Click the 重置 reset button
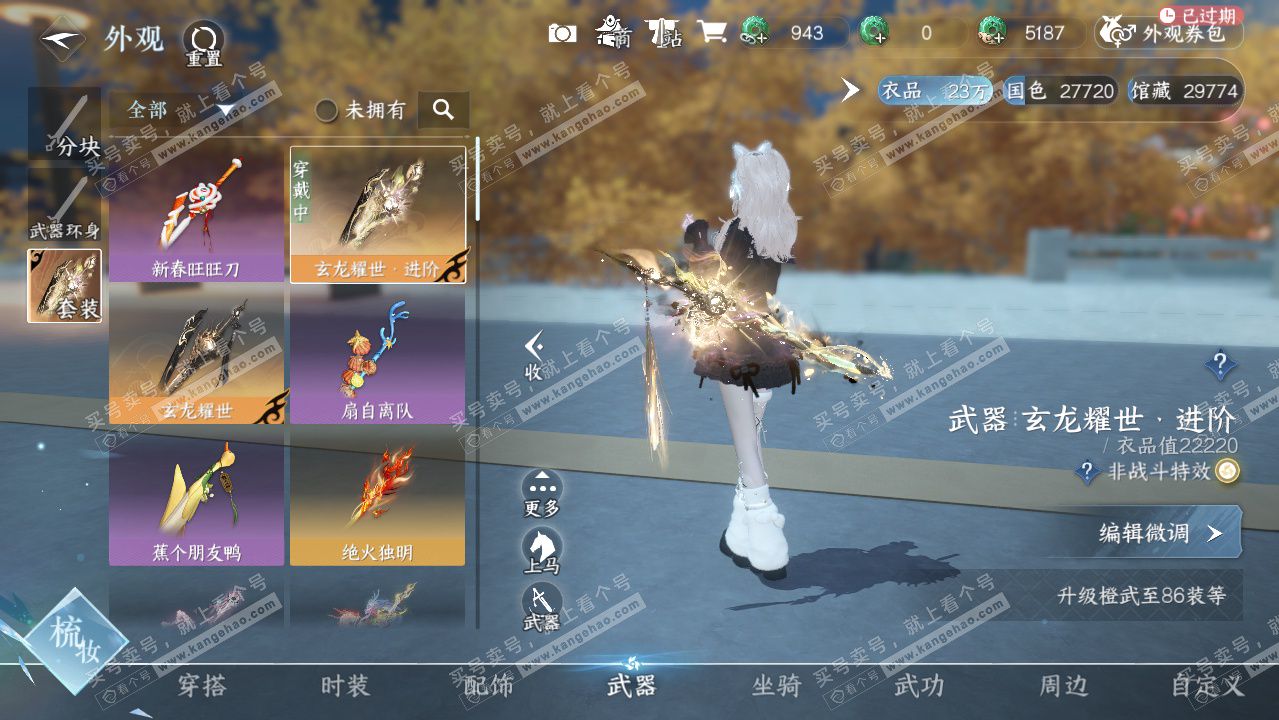The image size is (1279, 720). pyautogui.click(x=203, y=44)
